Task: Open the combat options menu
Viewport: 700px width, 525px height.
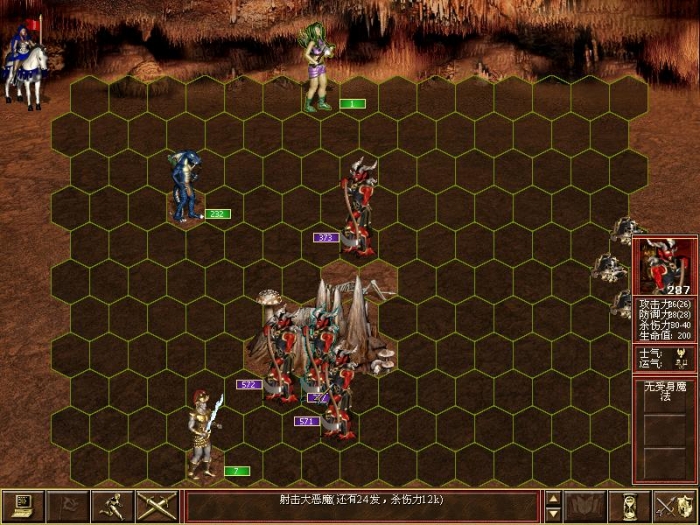Action: click(x=22, y=505)
